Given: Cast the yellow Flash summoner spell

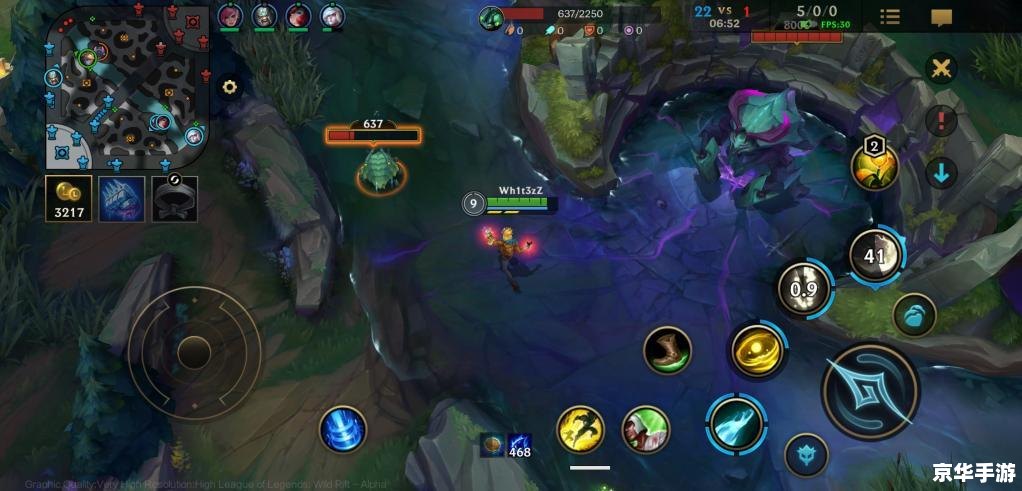Looking at the screenshot, I should coord(580,428).
